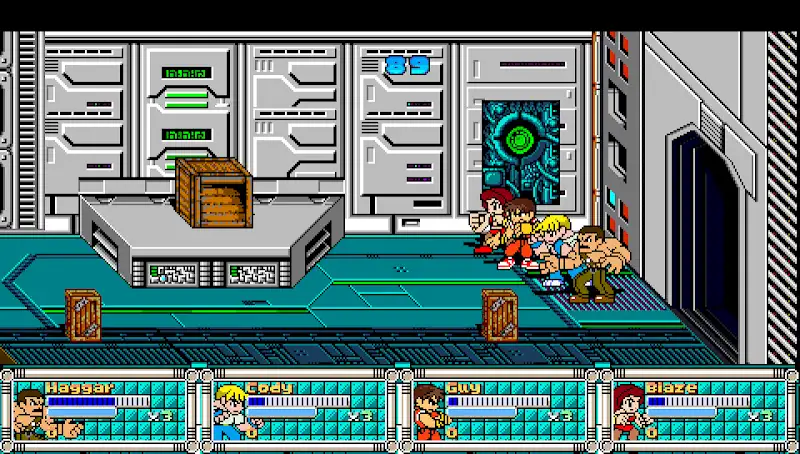The image size is (800, 454).
Task: Select Cody's blond character portrait
Action: [x=229, y=412]
